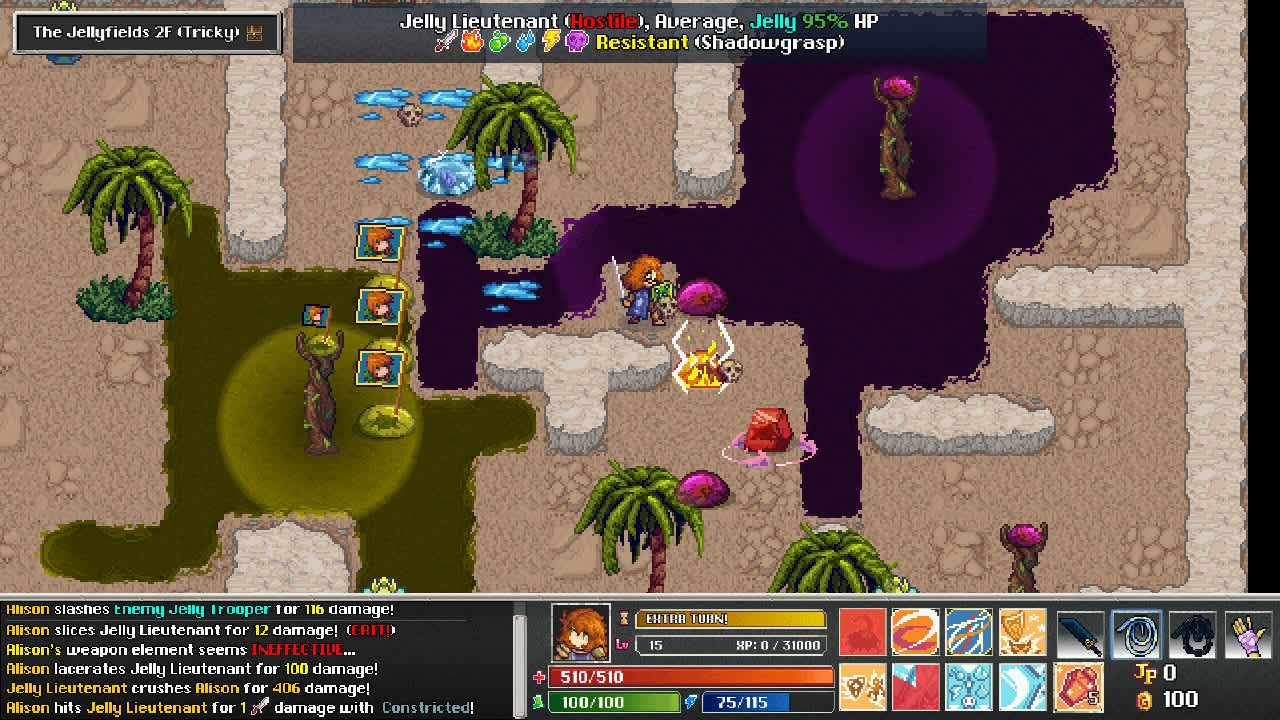Select the black chain equipment slot

[x=1191, y=633]
